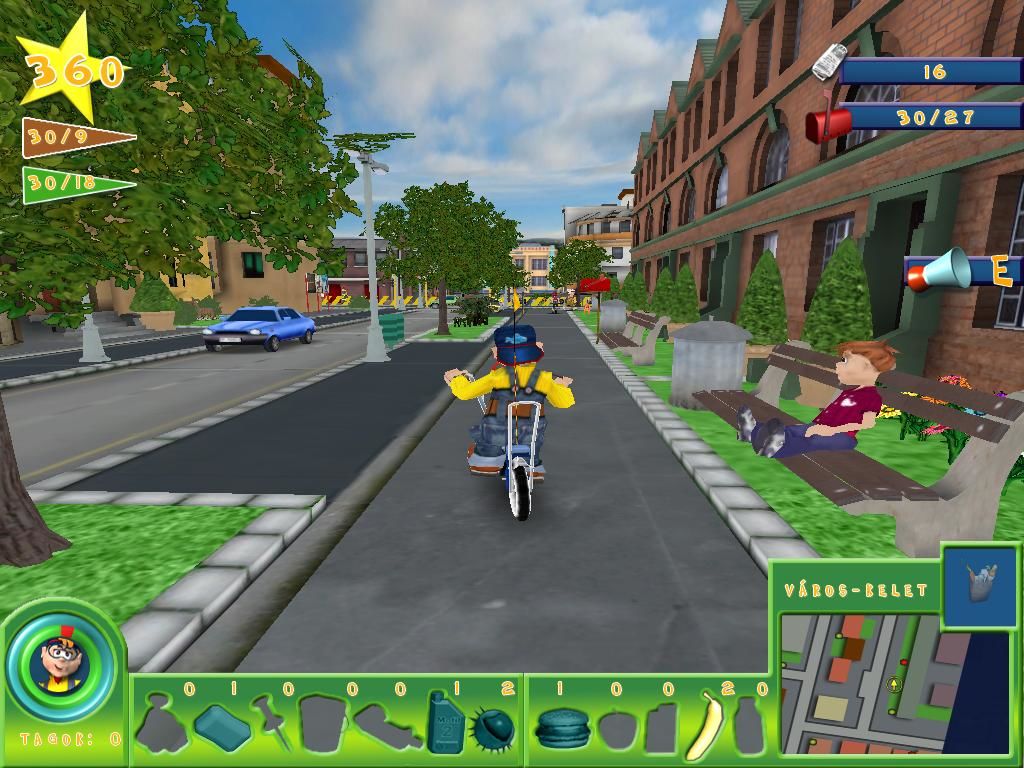Click the character portrait above Tagok
The image size is (1024, 768).
(62, 662)
